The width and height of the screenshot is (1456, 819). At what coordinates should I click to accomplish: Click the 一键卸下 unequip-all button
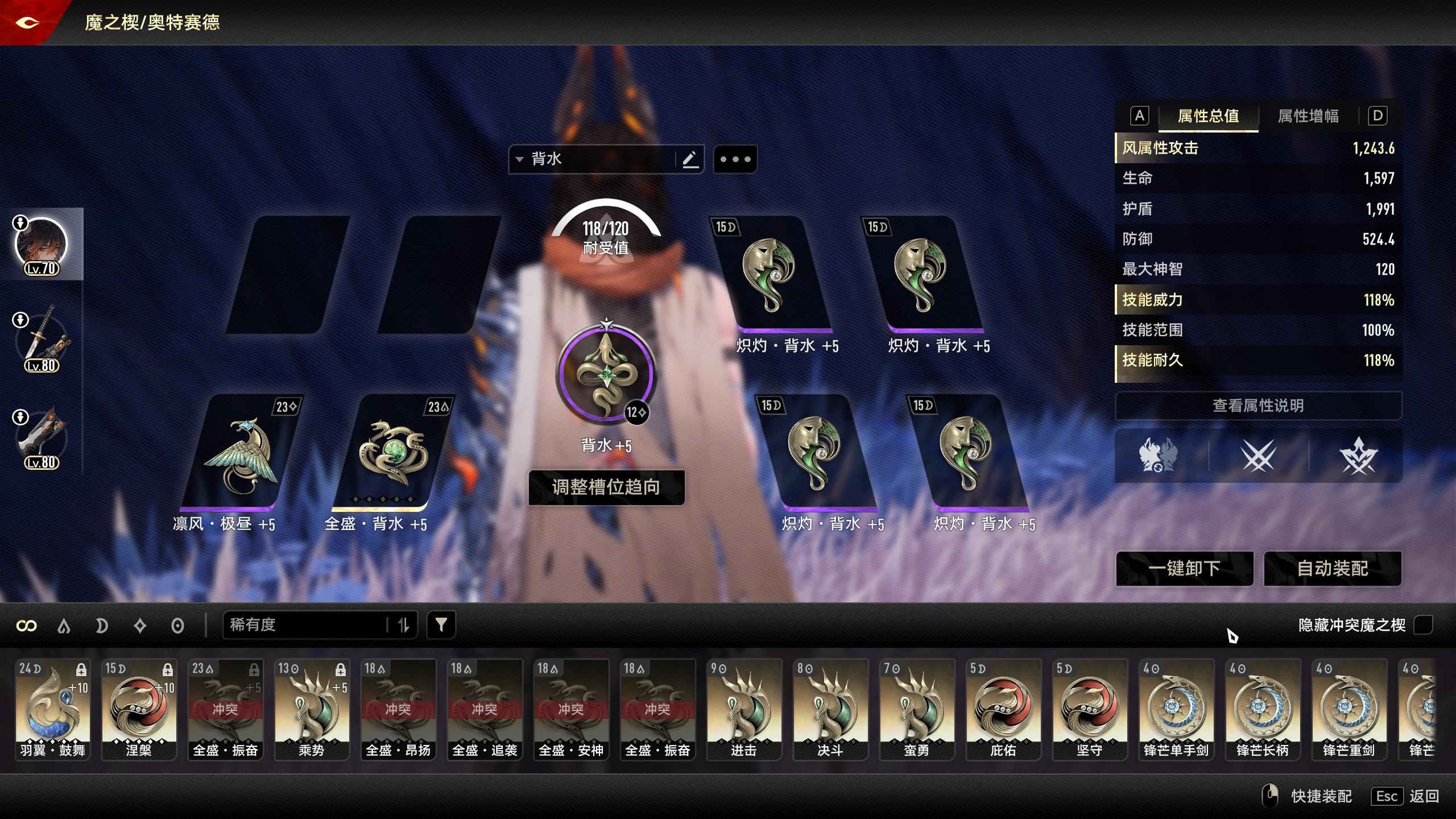pyautogui.click(x=1184, y=568)
